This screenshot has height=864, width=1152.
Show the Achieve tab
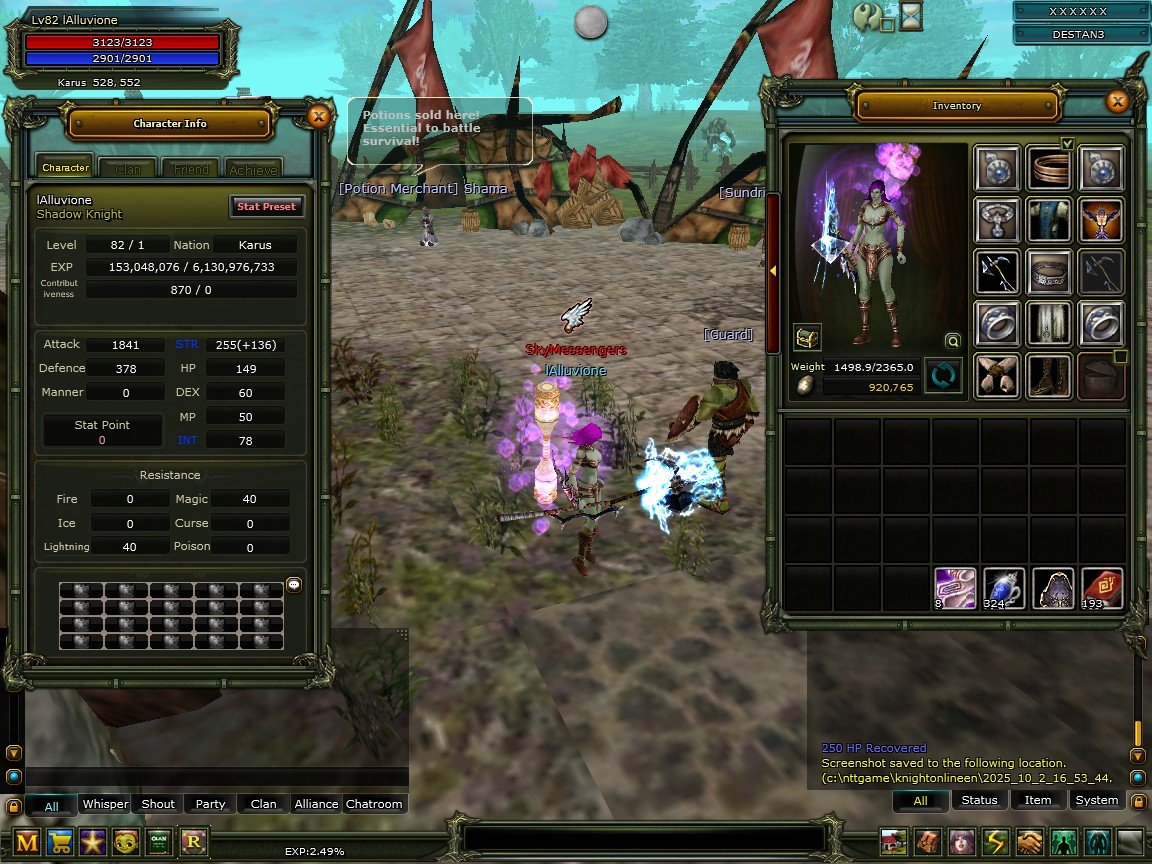click(253, 170)
